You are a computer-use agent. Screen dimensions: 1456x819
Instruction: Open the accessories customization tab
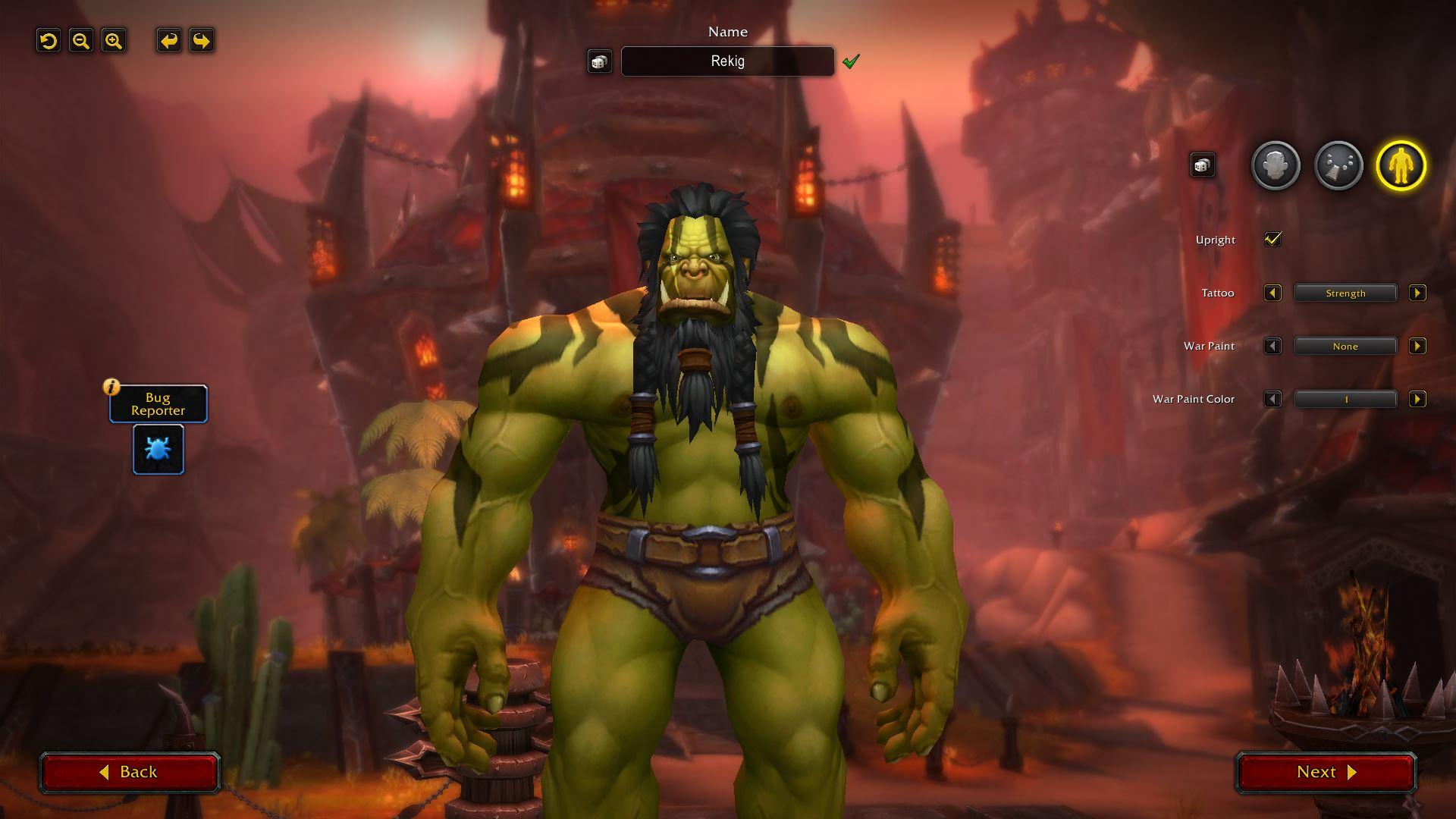(x=1338, y=165)
